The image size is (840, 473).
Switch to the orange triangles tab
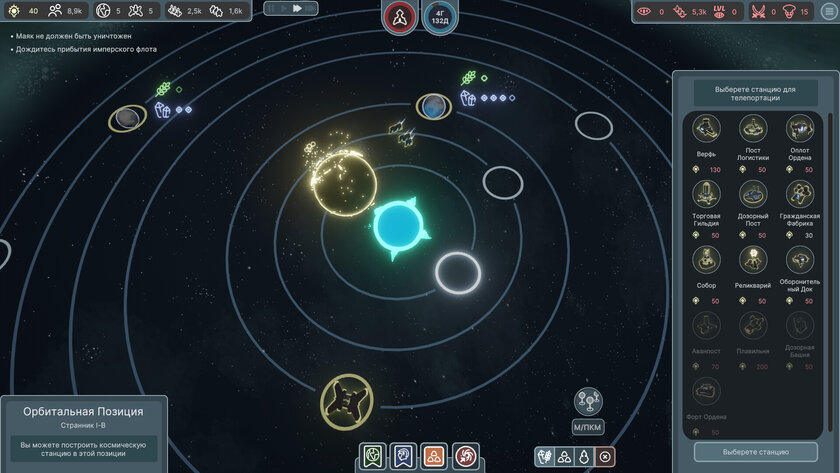[433, 456]
